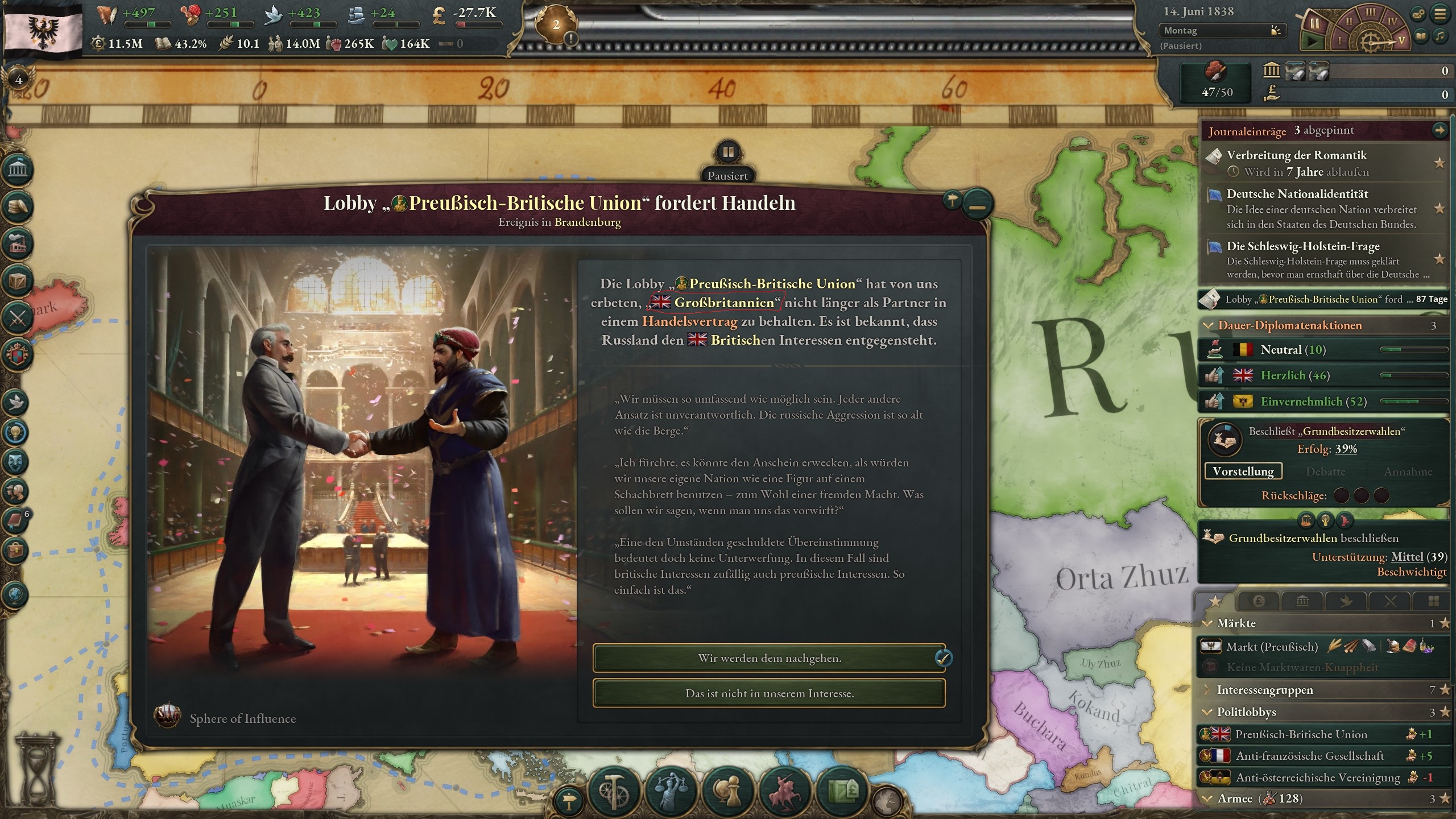Open the Journaleinträge panel arrow
1456x819 pixels.
pos(1440,130)
